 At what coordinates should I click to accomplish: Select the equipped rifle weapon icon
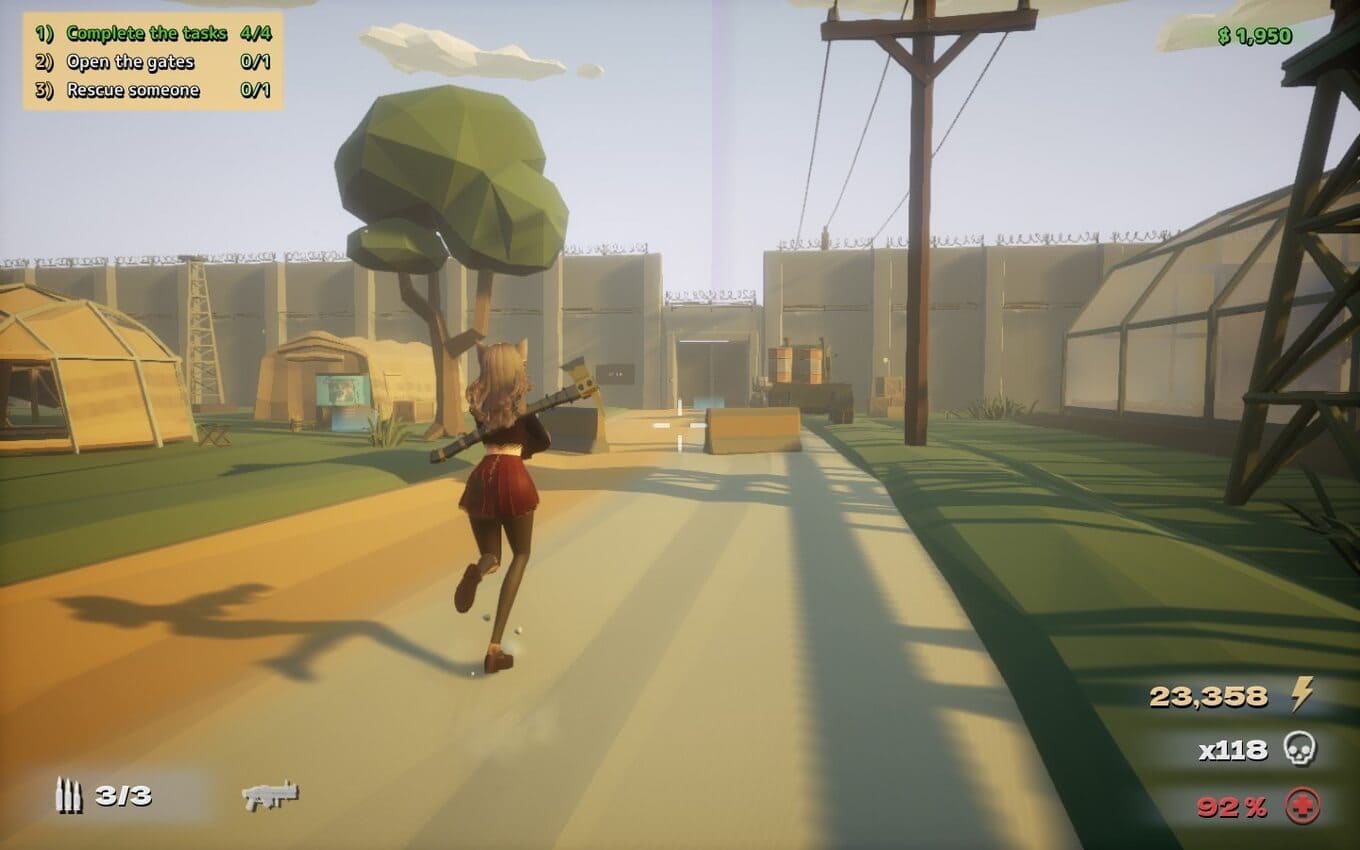point(270,795)
